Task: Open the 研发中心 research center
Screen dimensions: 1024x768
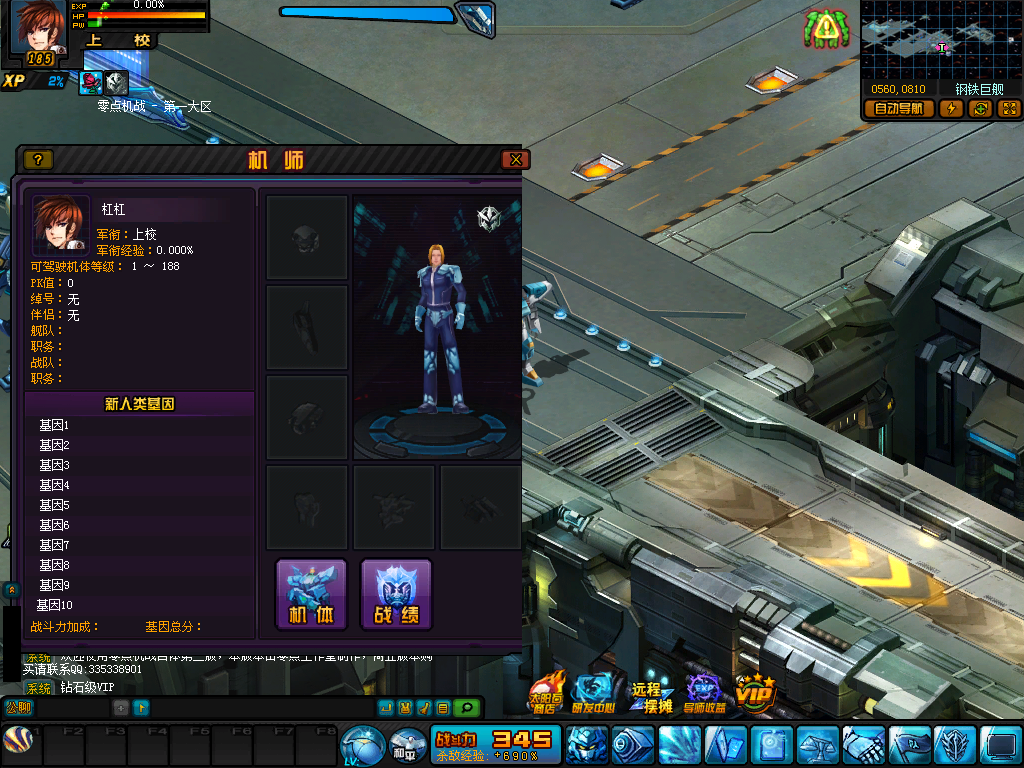Action: point(594,692)
